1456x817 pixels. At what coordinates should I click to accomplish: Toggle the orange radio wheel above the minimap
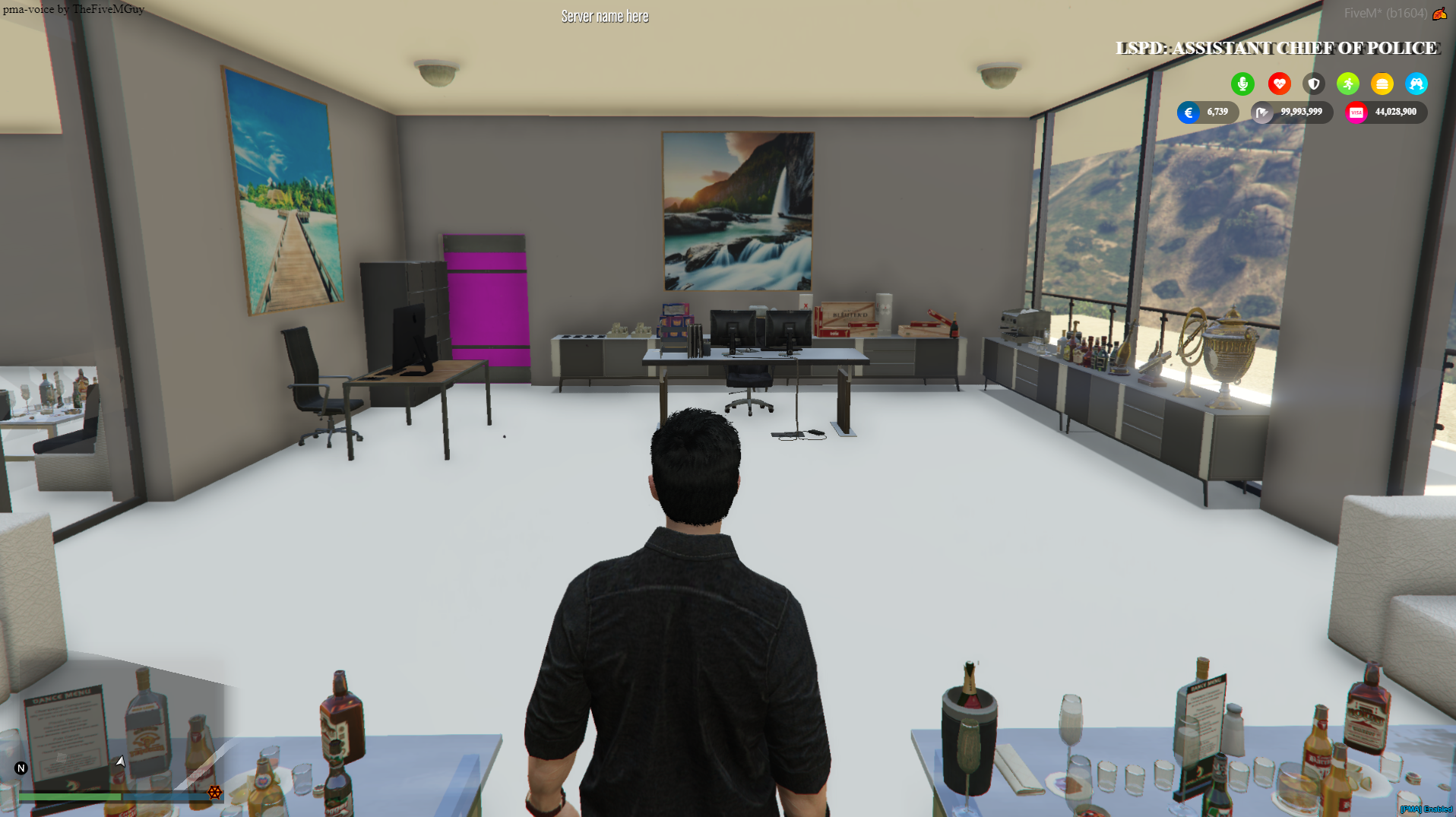215,793
